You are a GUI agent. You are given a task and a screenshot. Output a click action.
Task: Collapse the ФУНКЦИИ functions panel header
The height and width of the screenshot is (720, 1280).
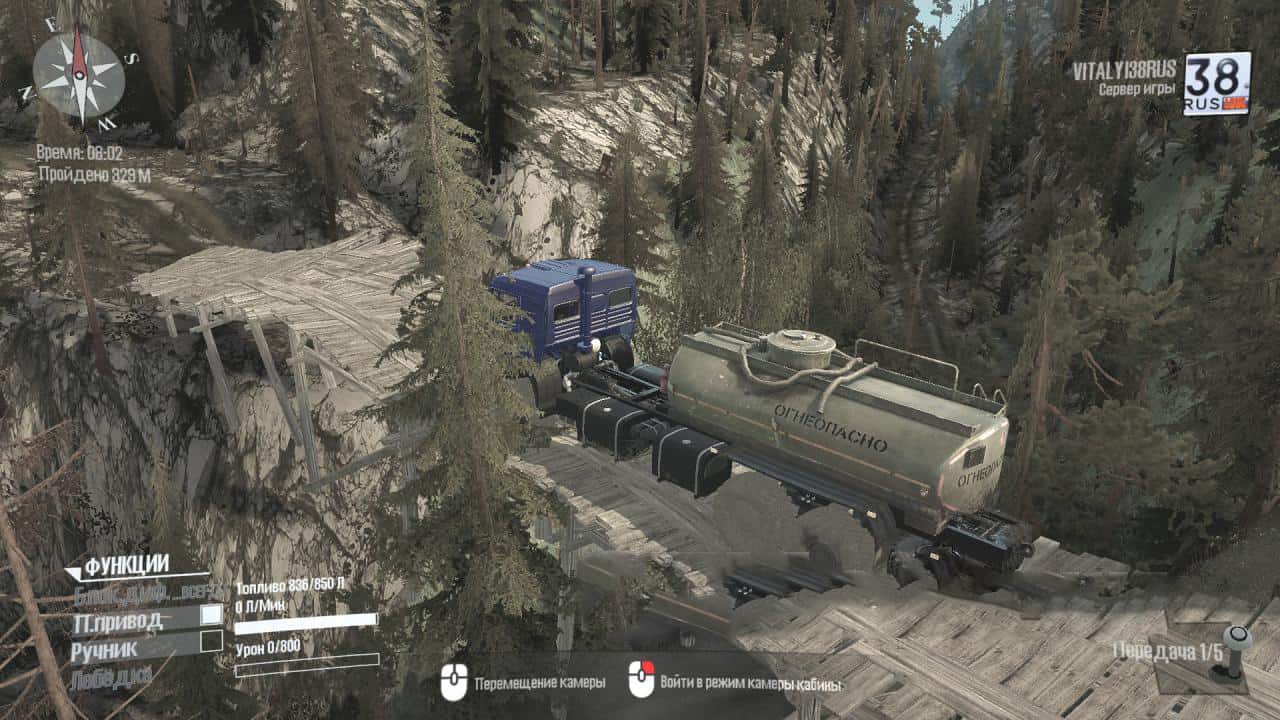coord(118,567)
